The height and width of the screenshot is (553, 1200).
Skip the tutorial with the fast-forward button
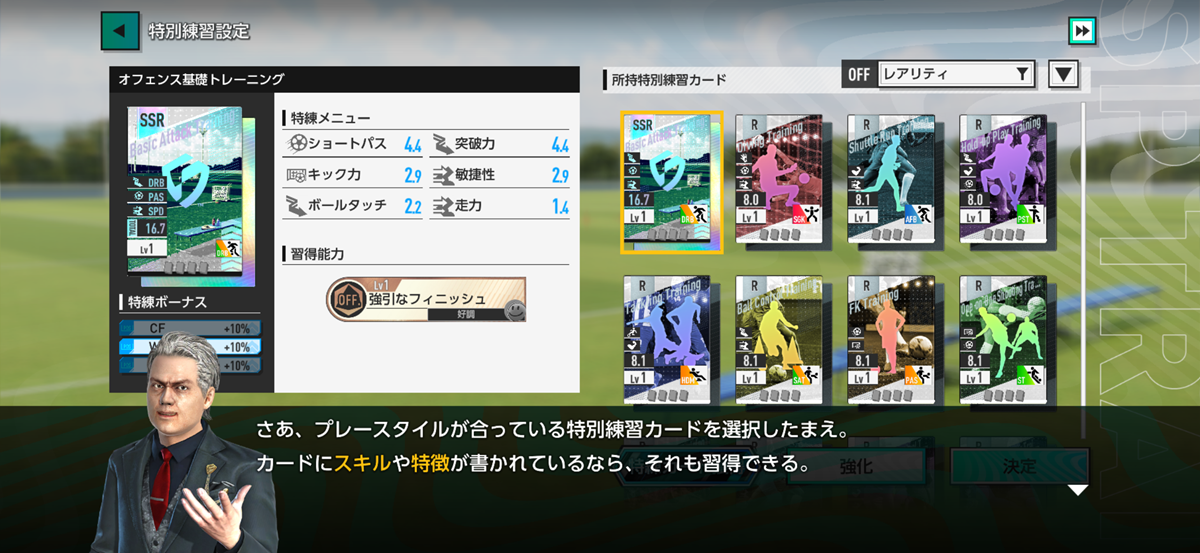click(x=1081, y=30)
